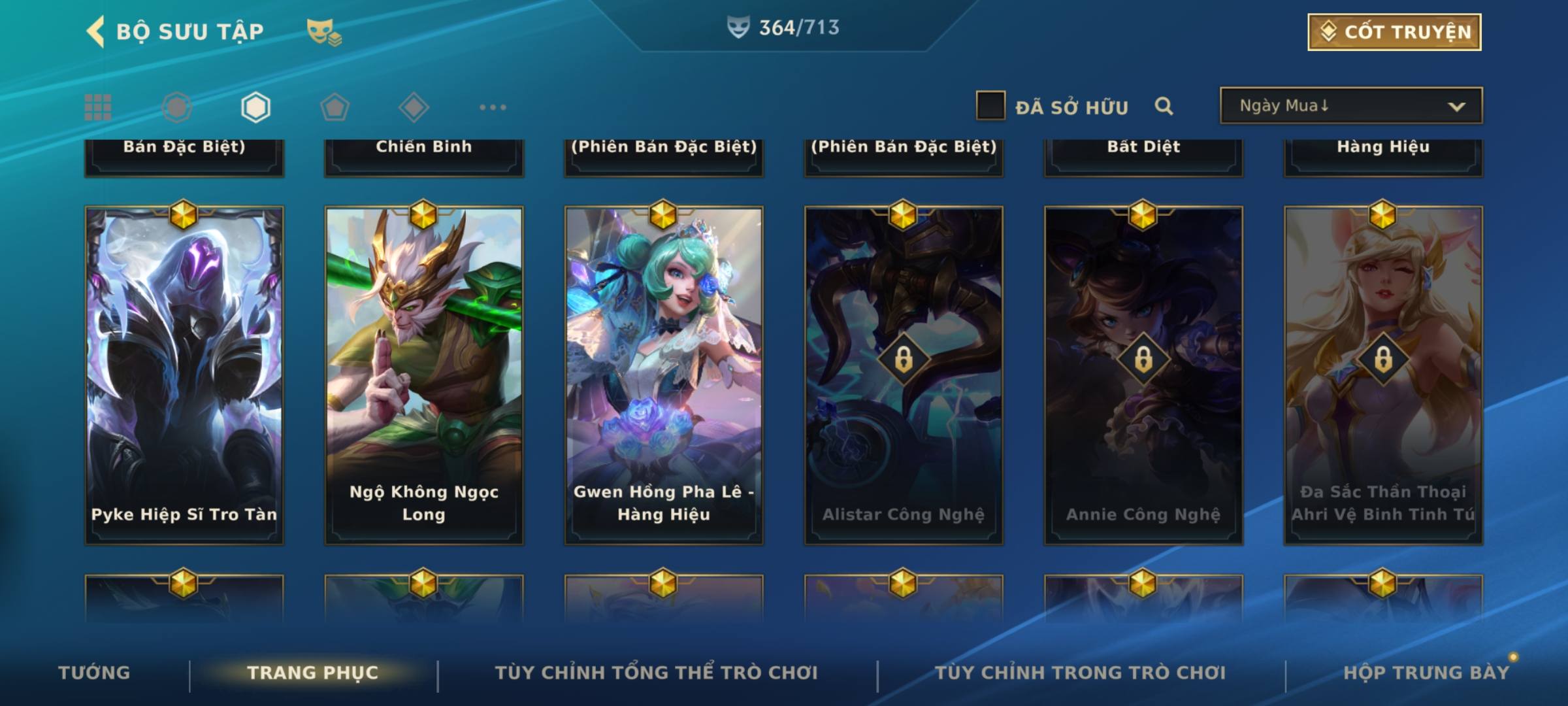Choose the pentagon rarity filter
The width and height of the screenshot is (1568, 706).
[335, 107]
